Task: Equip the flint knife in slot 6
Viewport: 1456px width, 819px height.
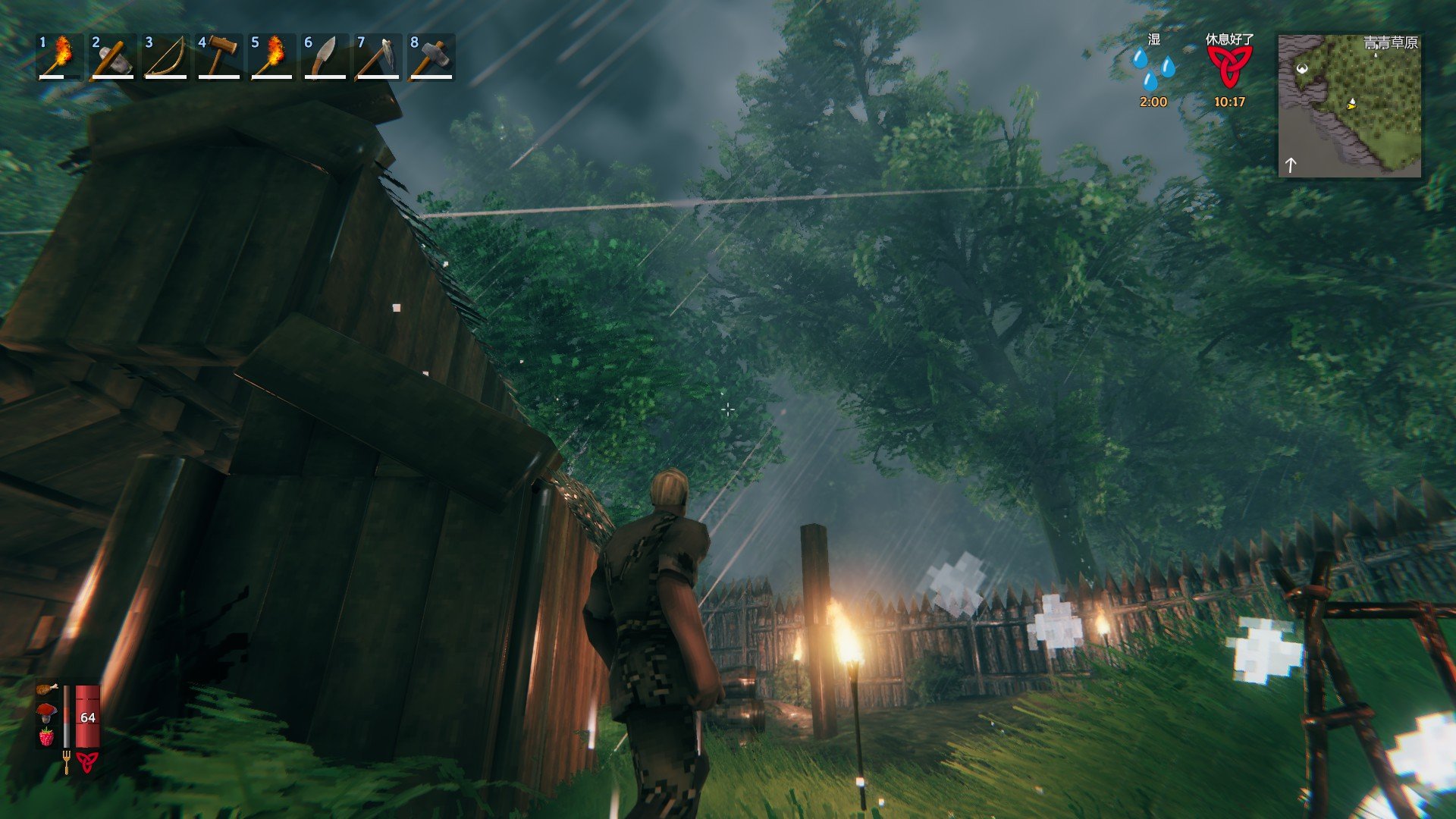Action: click(325, 57)
